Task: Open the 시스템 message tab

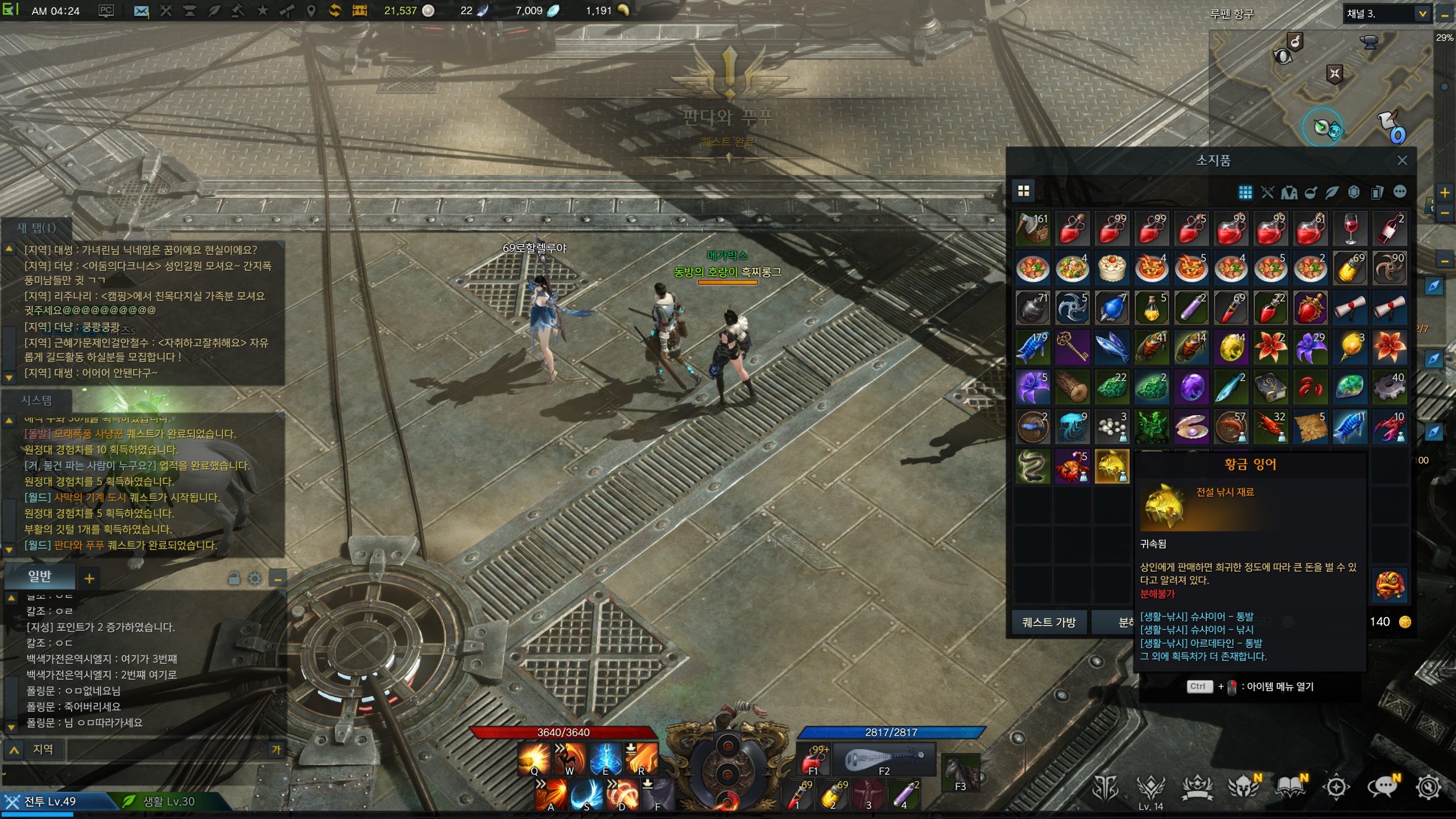Action: coord(37,400)
